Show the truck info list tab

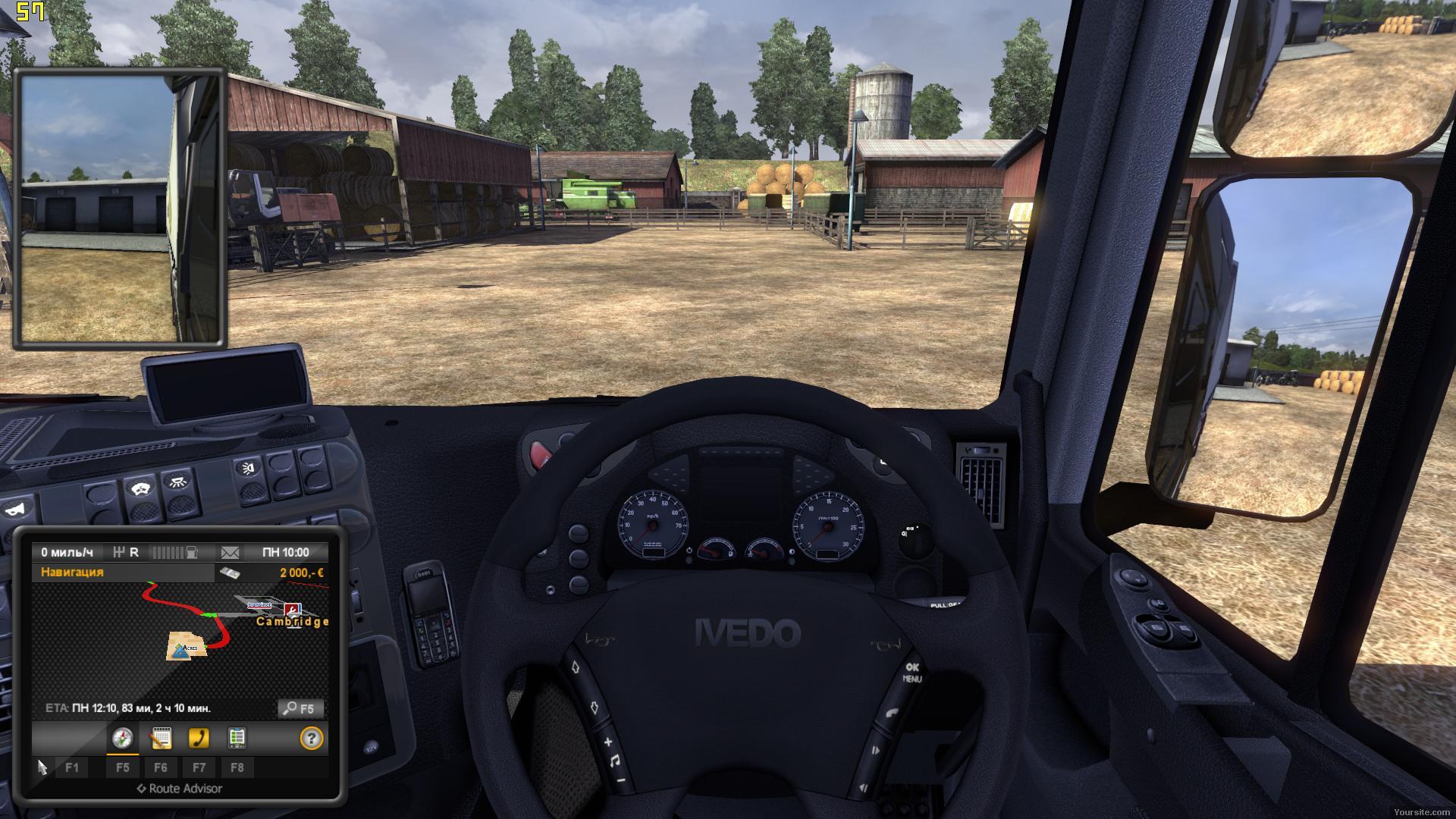[x=237, y=738]
